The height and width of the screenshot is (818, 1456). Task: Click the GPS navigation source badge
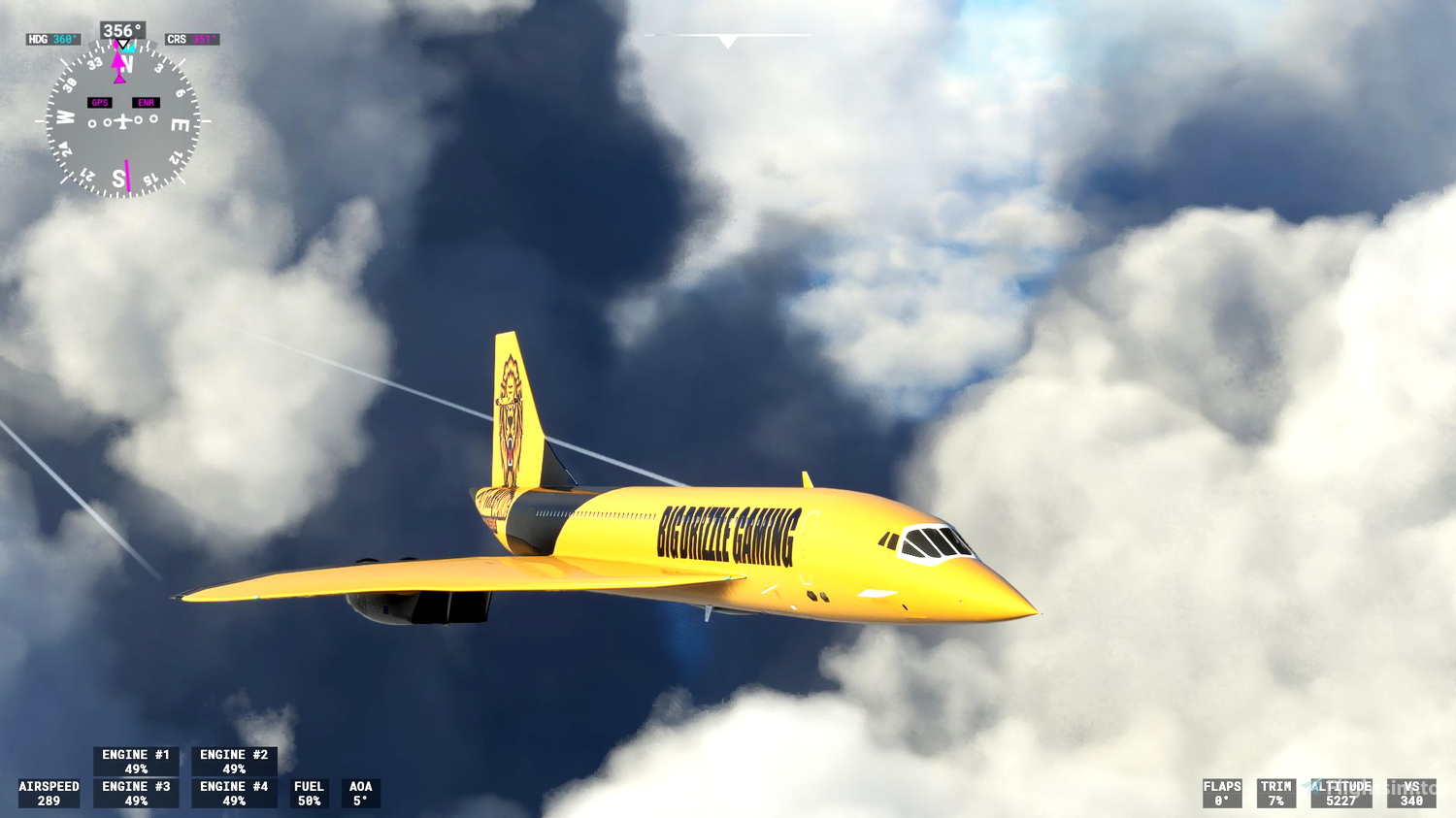[x=98, y=101]
